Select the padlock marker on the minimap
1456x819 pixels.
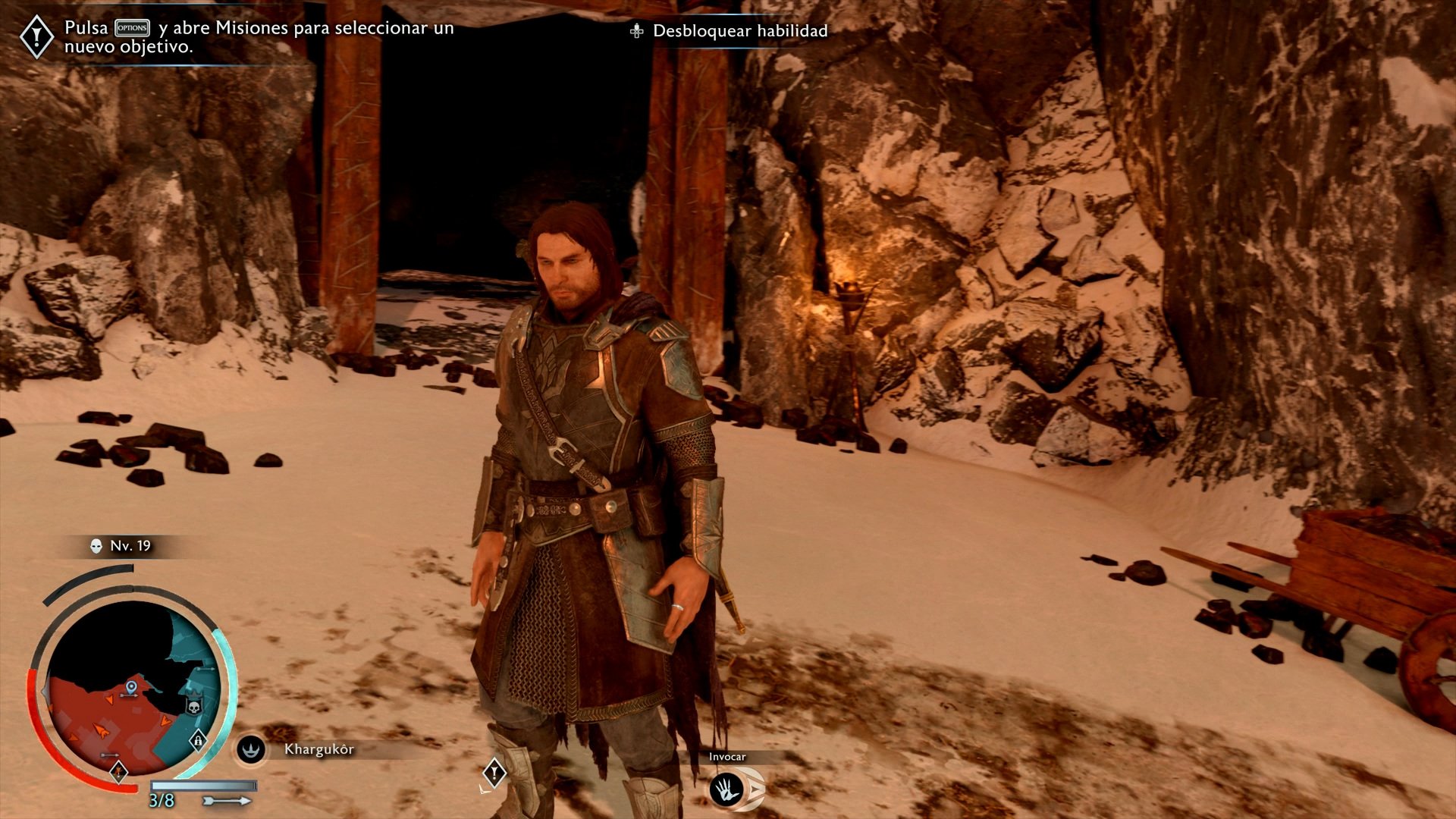click(197, 739)
